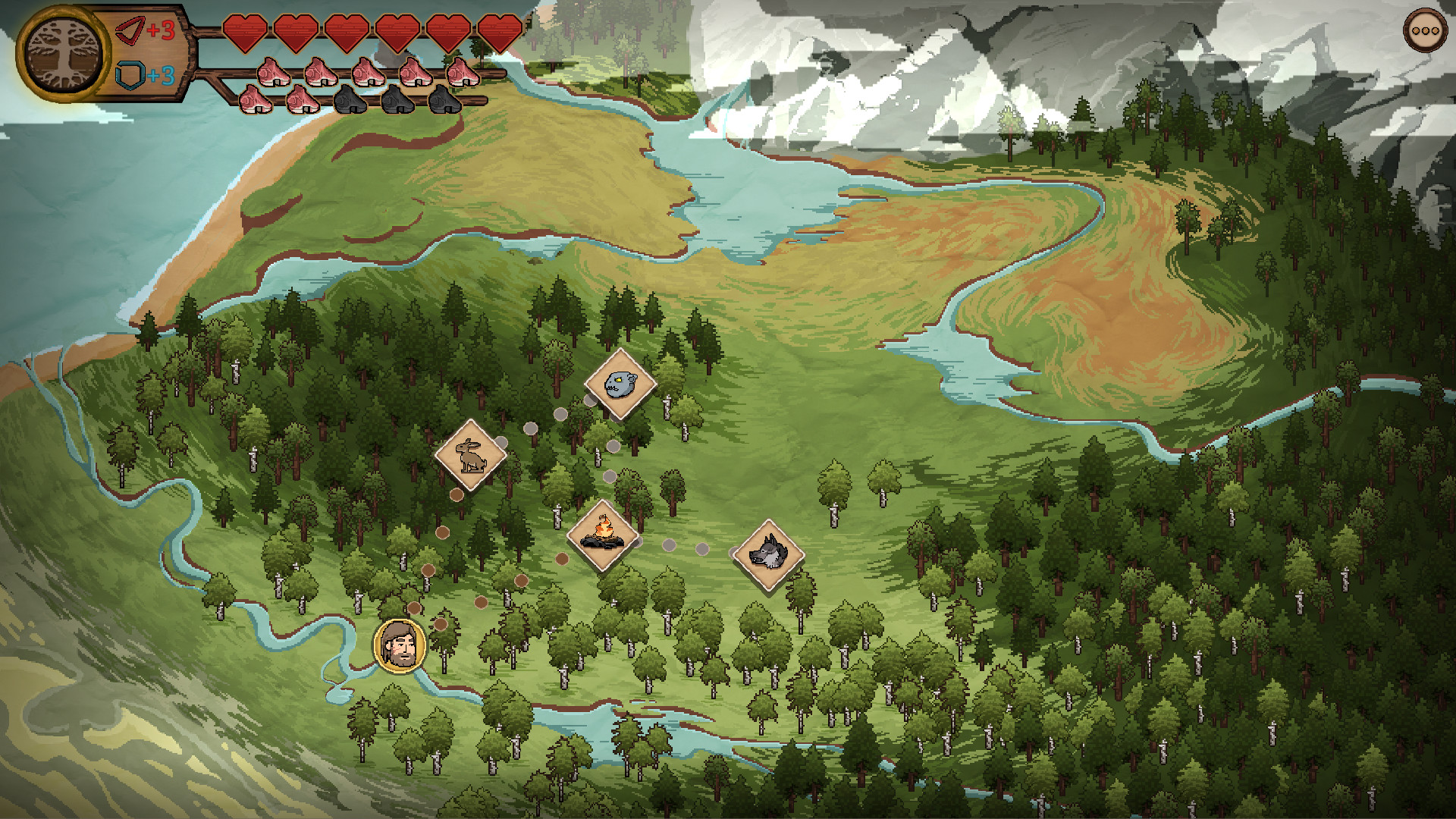Open the tree emblem character panel
1456x819 pixels.
[x=63, y=53]
